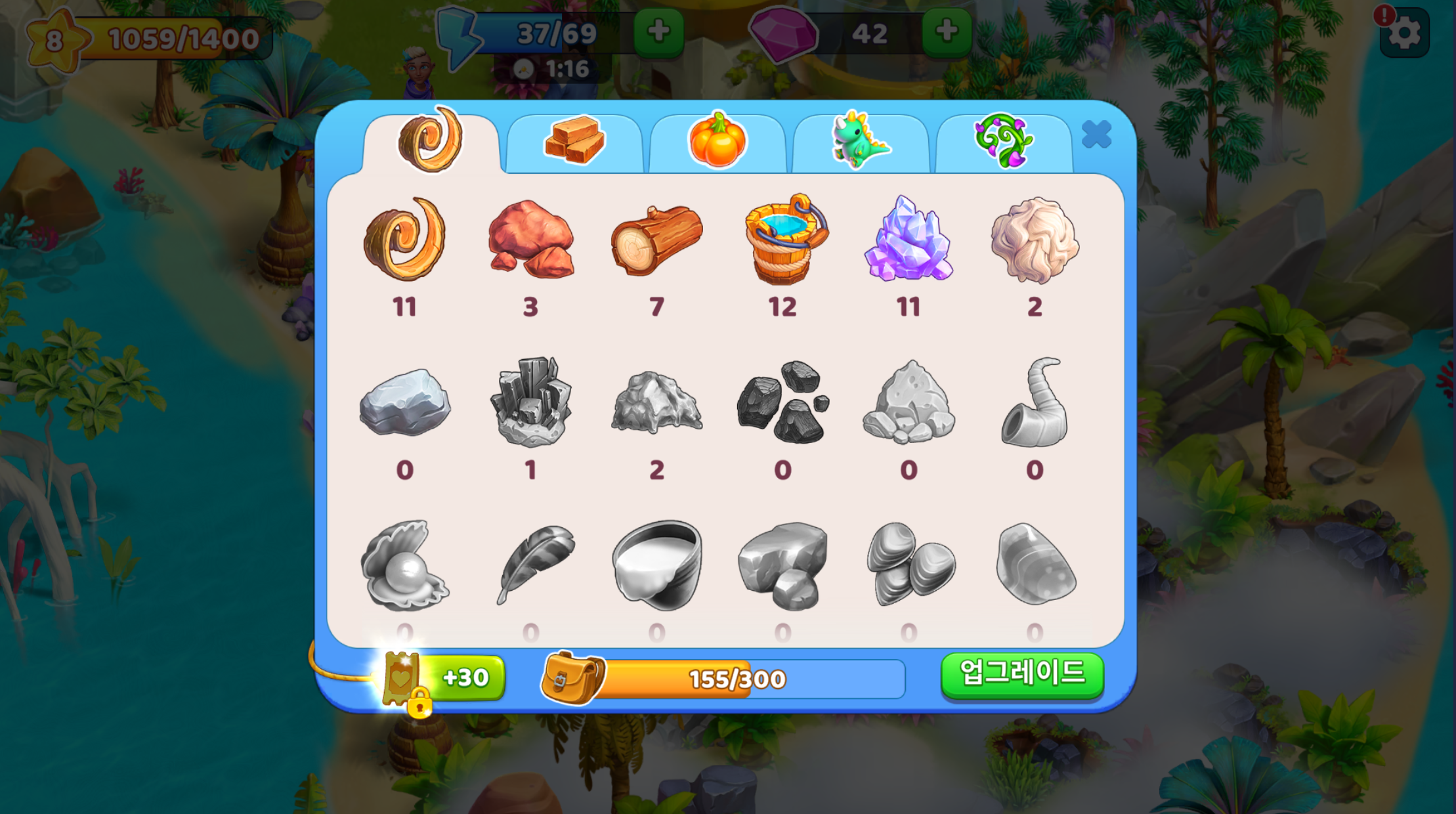Select the greyed-out pearl clam item

[x=404, y=565]
